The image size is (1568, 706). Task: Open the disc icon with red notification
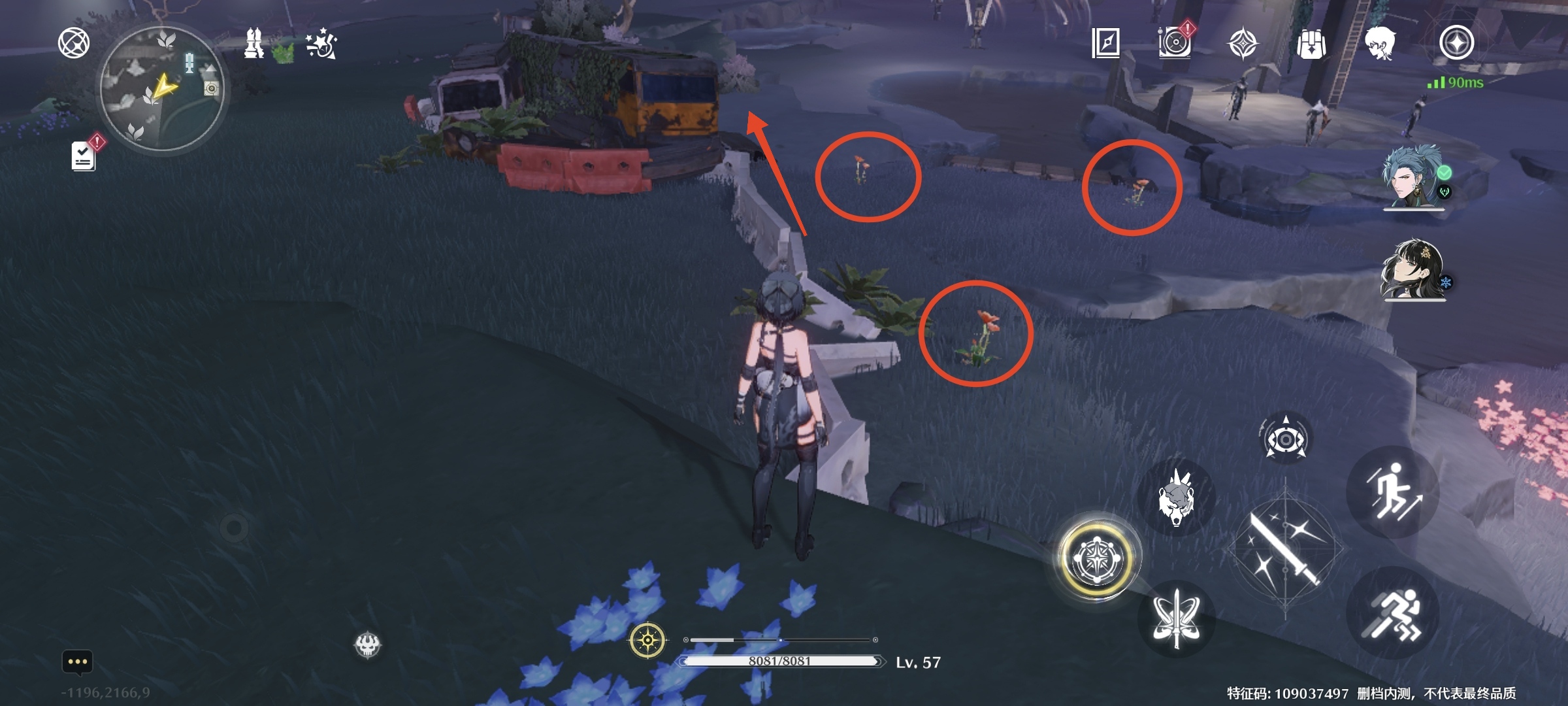pos(1175,42)
